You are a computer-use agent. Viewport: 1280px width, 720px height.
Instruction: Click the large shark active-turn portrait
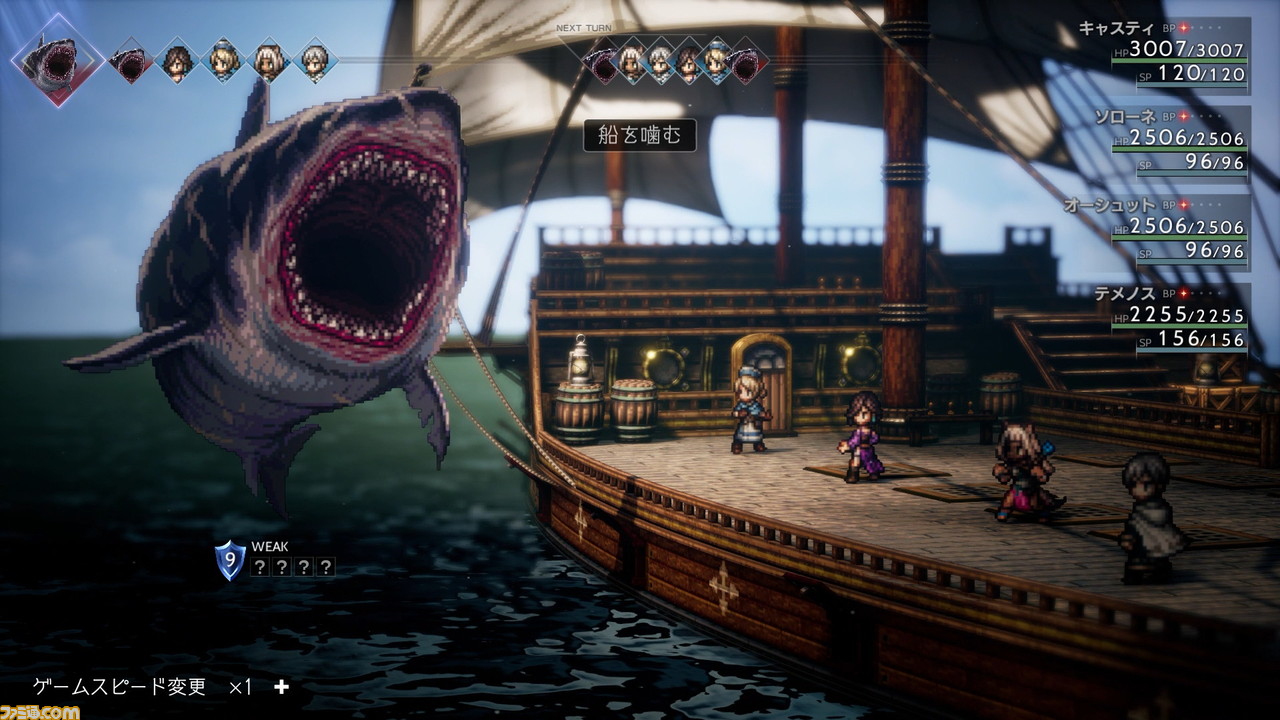click(57, 58)
